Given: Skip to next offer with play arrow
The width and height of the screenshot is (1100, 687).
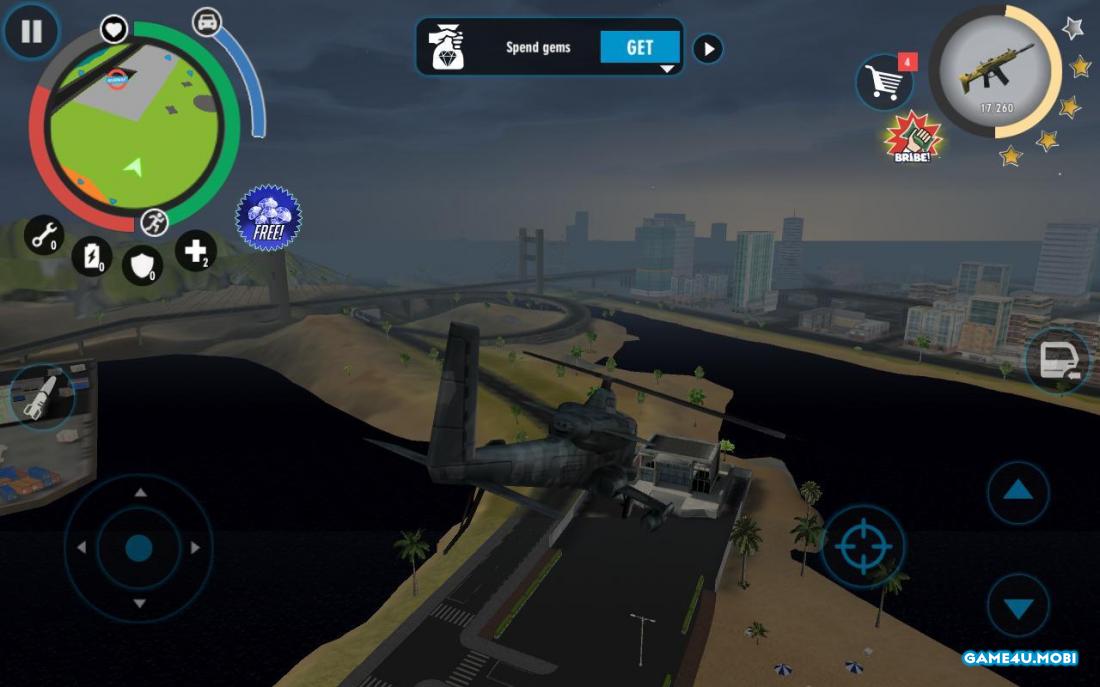Looking at the screenshot, I should (708, 48).
